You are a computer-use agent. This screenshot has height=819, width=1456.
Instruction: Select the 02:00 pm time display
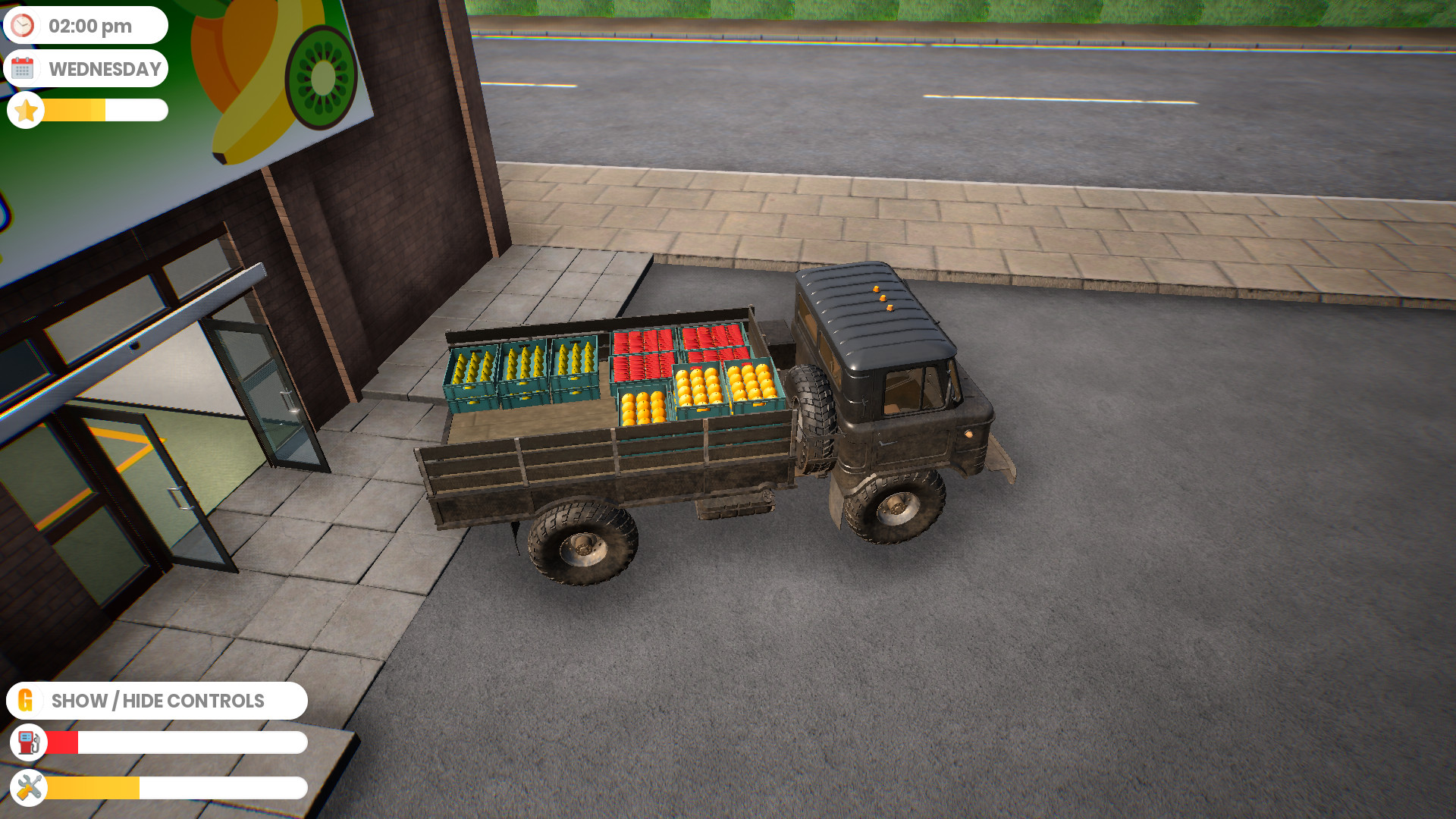89,25
